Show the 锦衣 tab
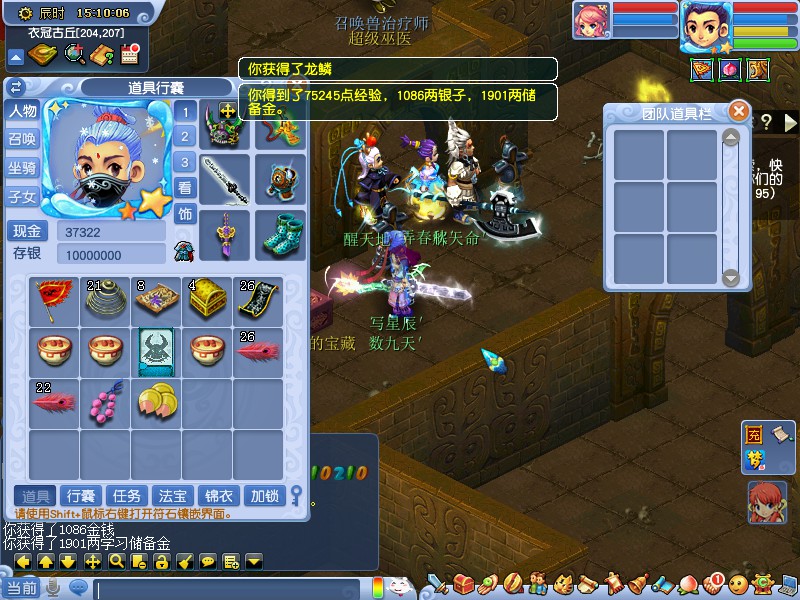800x600 pixels. (x=219, y=496)
